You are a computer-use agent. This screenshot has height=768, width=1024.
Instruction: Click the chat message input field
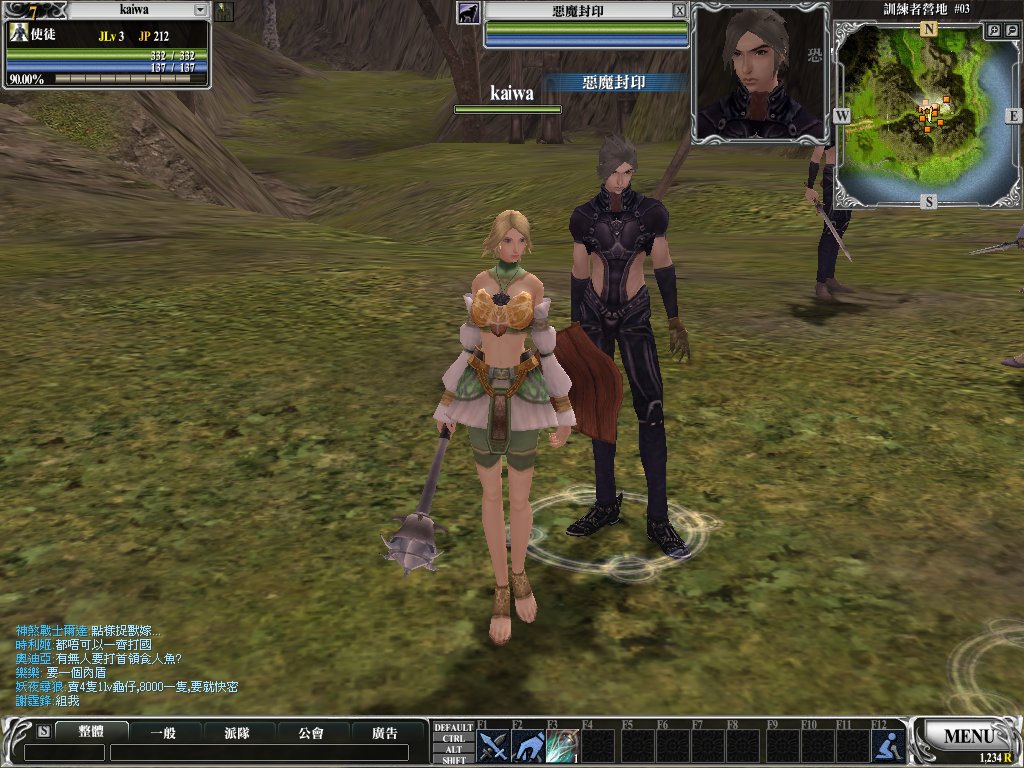point(258,752)
